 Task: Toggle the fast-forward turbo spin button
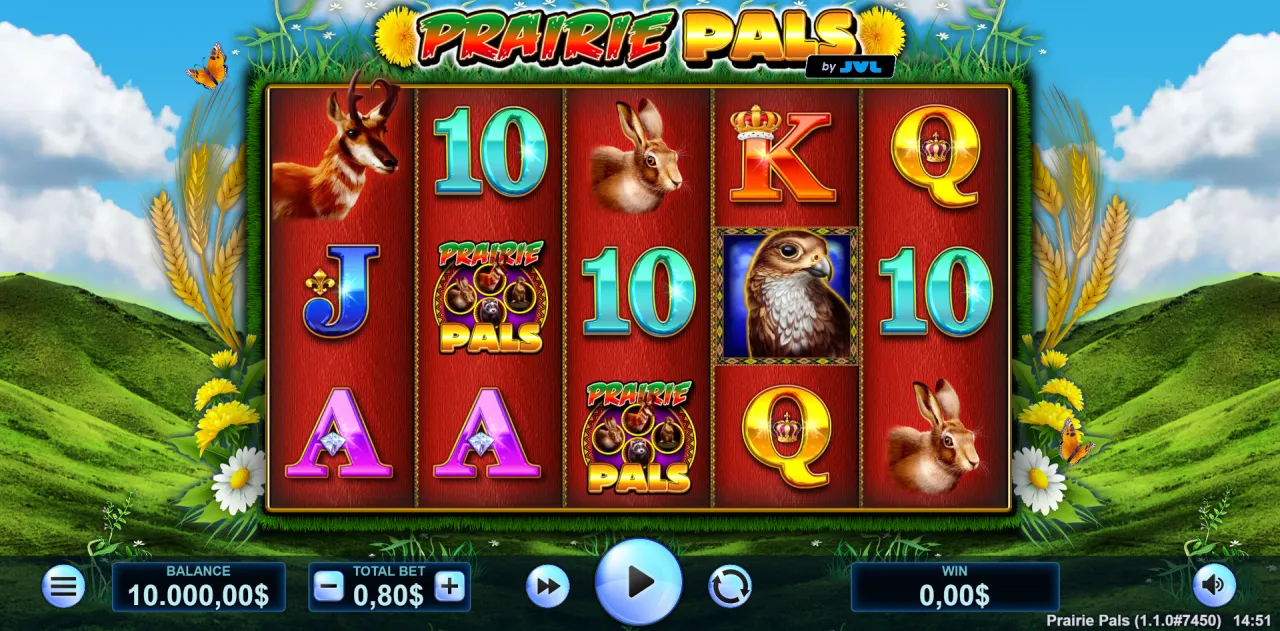coord(547,586)
